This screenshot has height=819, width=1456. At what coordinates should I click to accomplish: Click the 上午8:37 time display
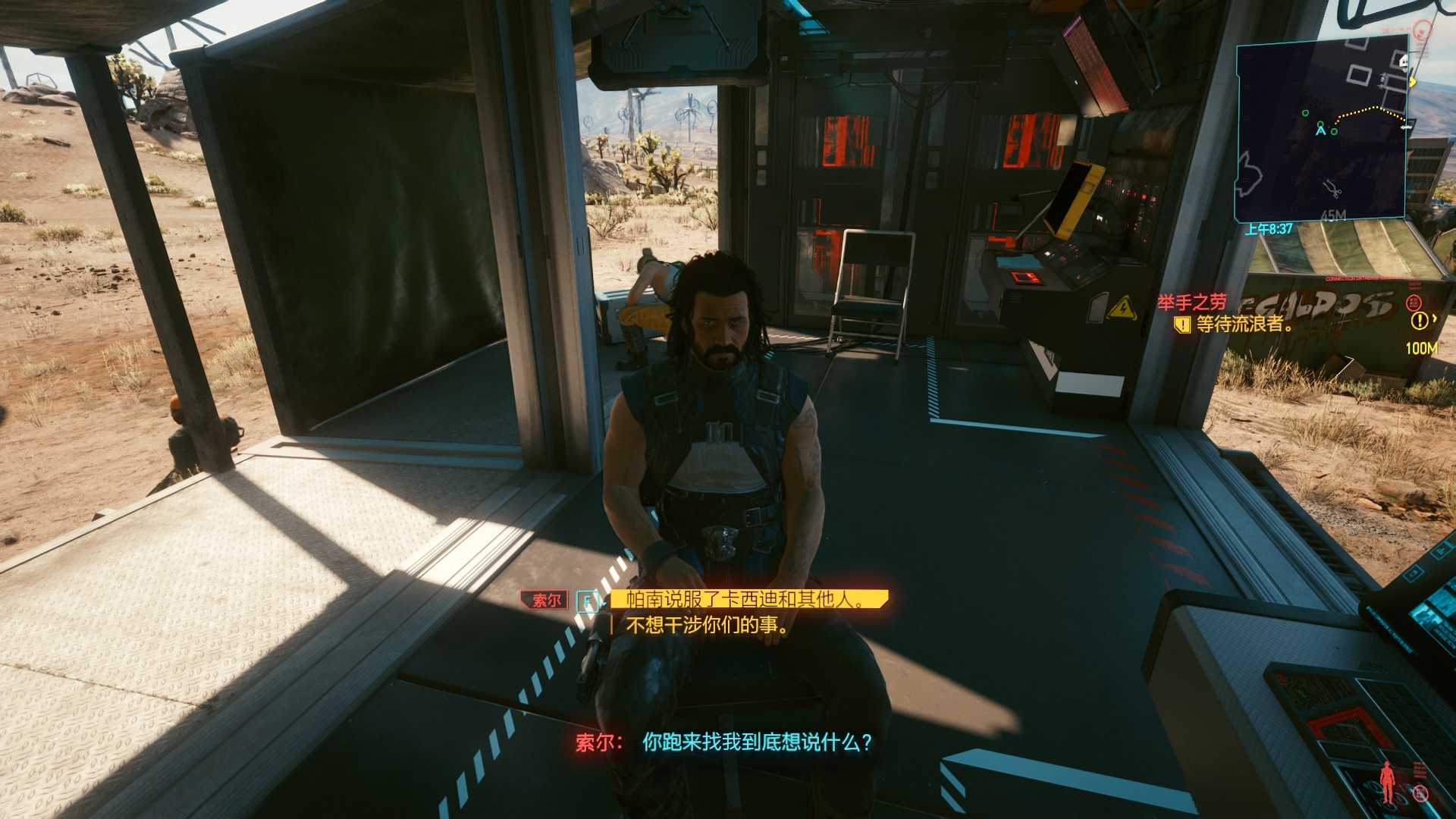(x=1269, y=228)
